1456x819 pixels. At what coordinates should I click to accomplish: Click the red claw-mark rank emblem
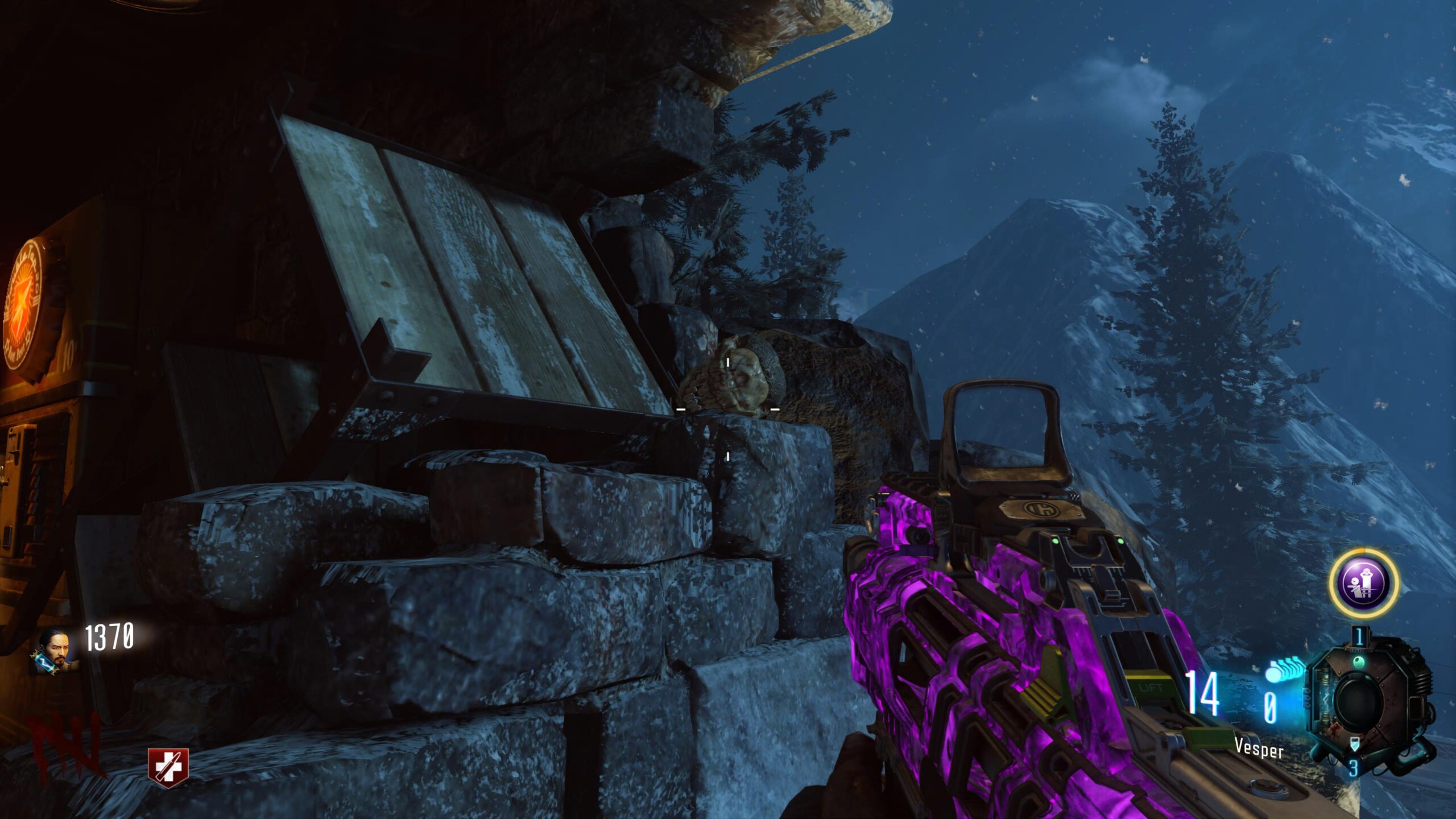click(x=67, y=743)
